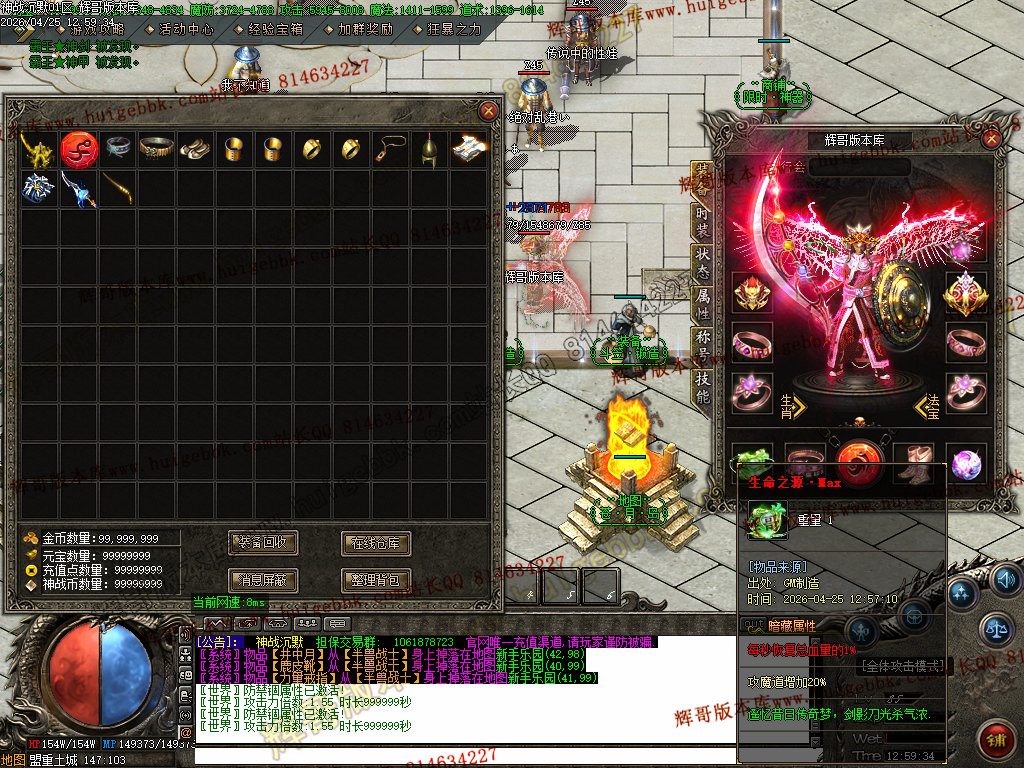The image size is (1024, 768).
Task: Open the 法宝 magic treasure panel
Action: [929, 405]
